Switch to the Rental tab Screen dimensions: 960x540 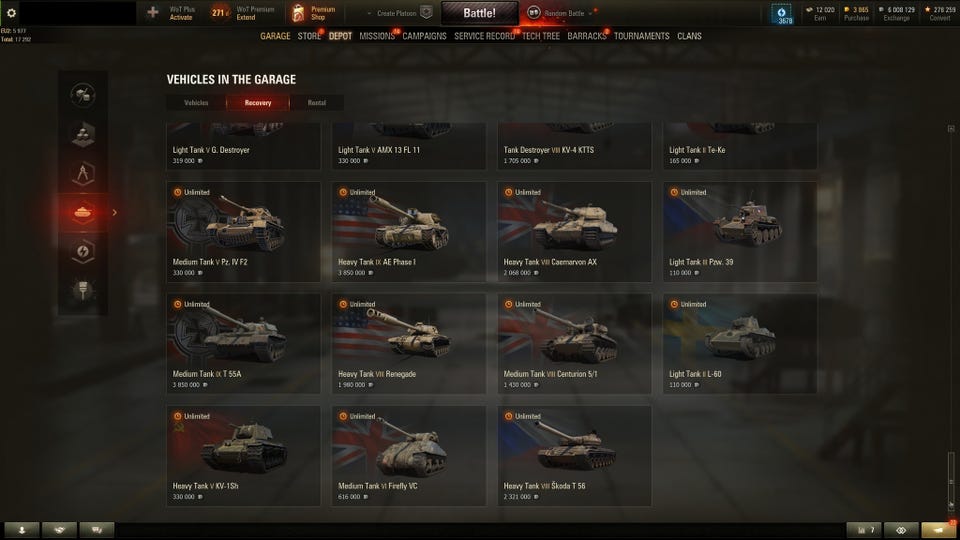(316, 102)
